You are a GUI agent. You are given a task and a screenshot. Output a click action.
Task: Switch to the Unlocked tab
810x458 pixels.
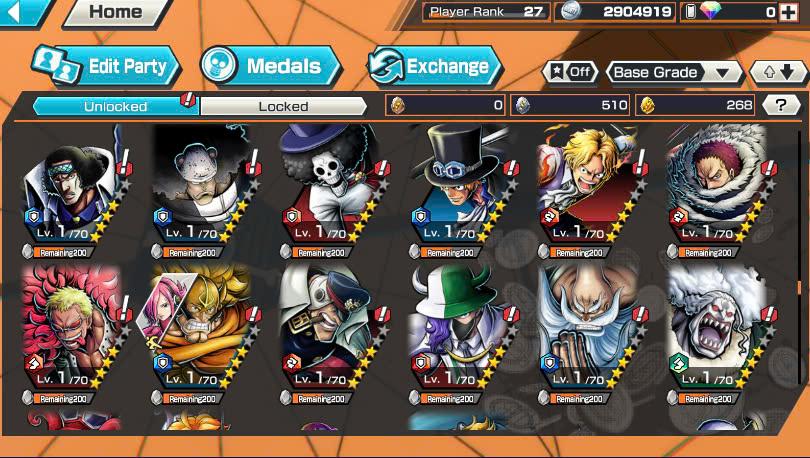pos(116,105)
